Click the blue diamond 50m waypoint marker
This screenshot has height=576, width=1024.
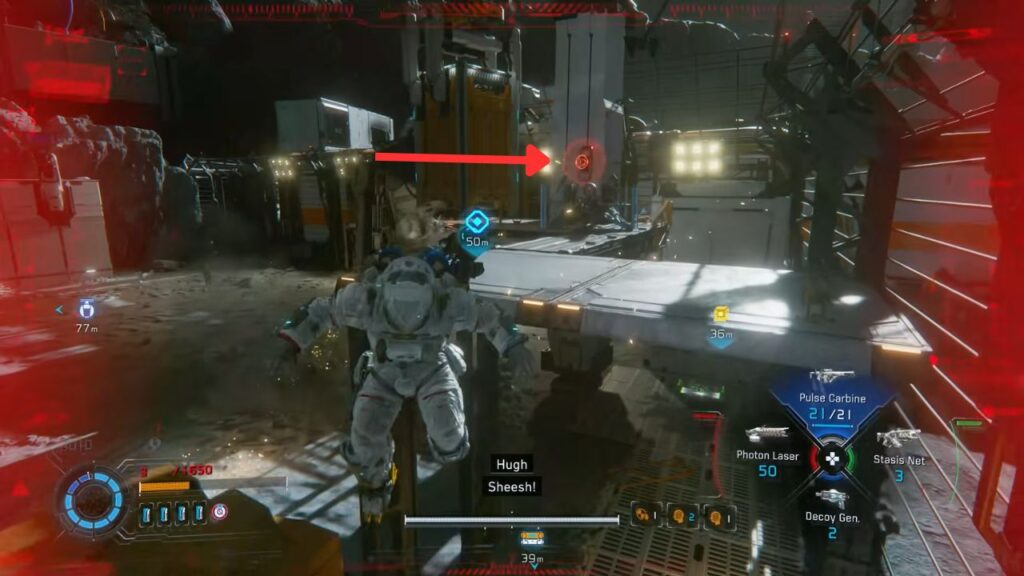coord(478,221)
